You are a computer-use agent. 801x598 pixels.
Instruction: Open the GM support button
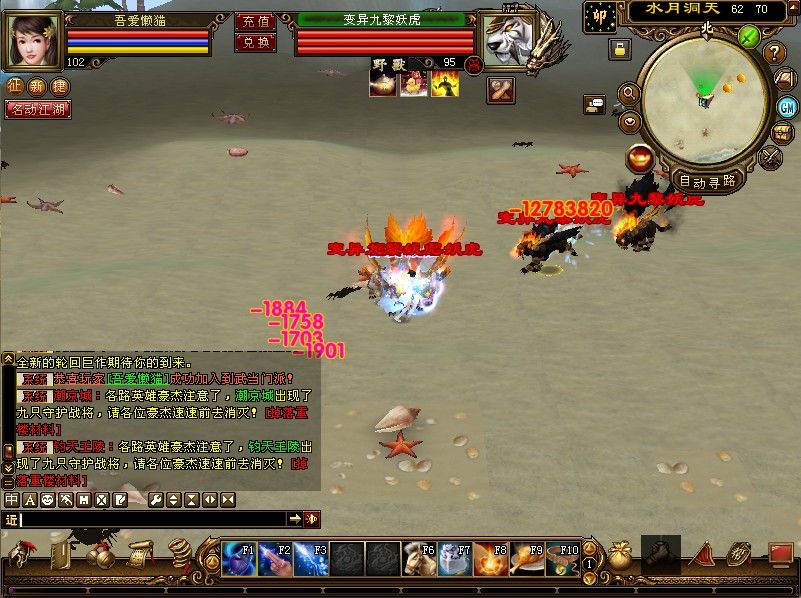coord(787,107)
